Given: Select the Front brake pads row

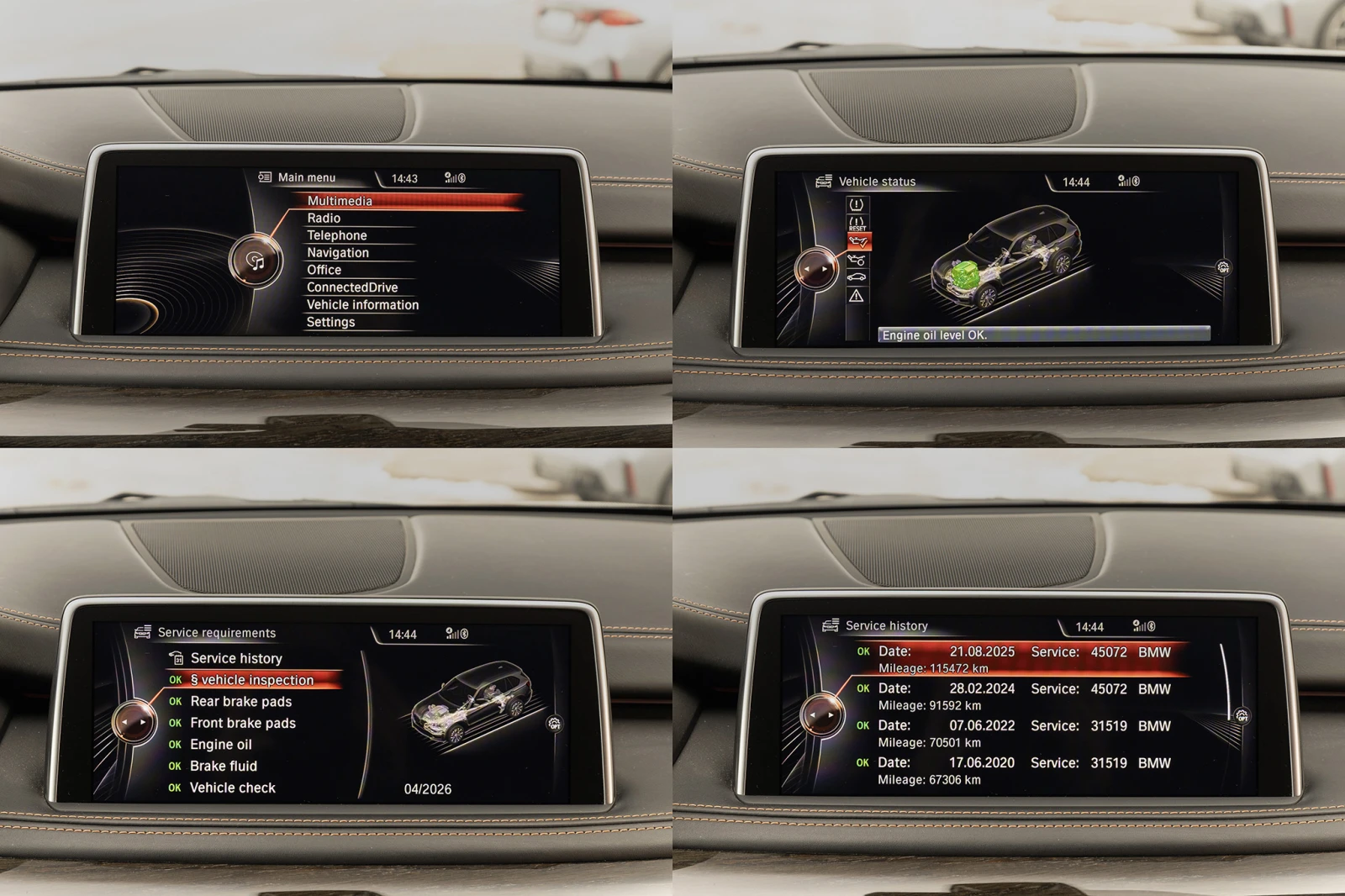Looking at the screenshot, I should pos(242,723).
